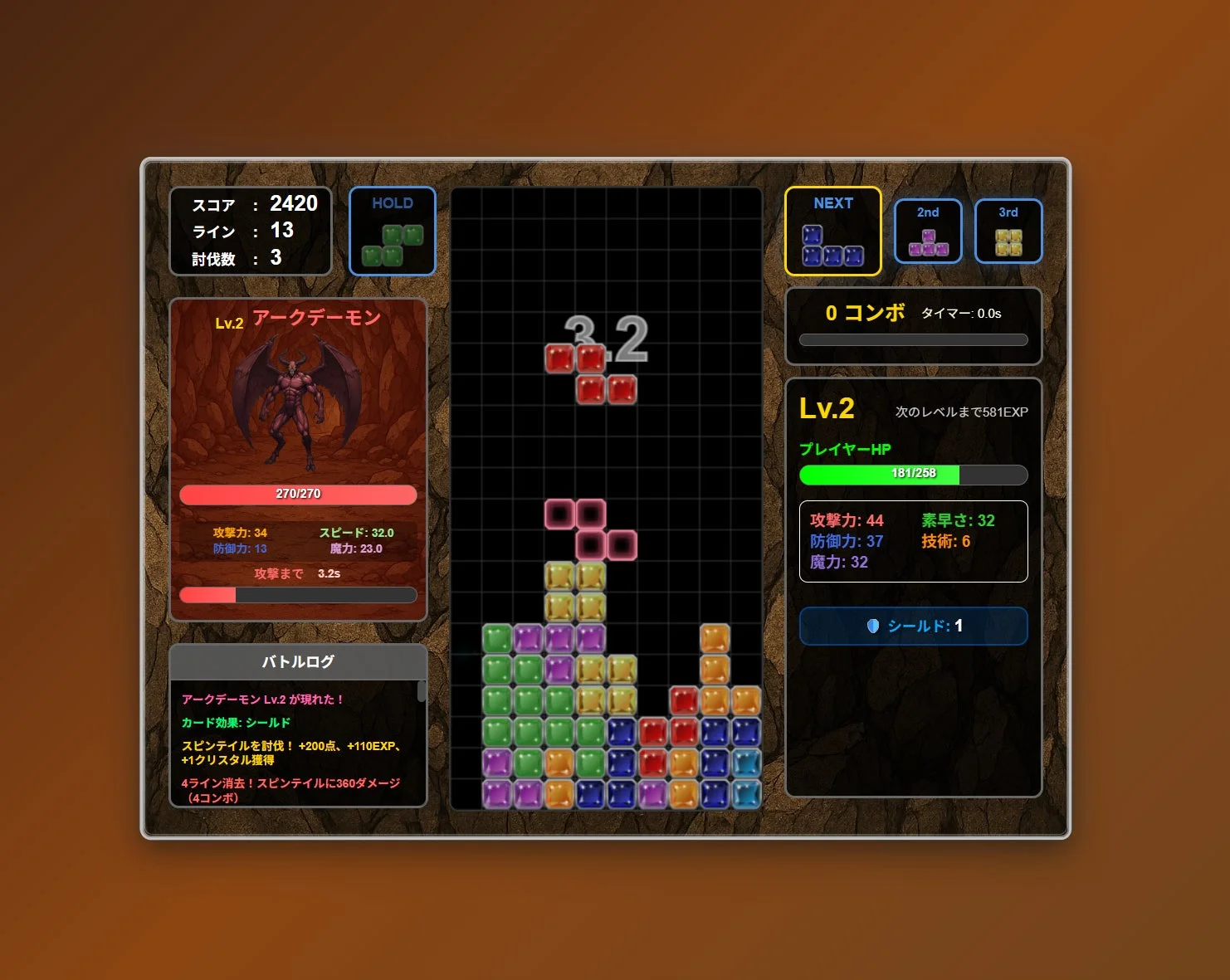This screenshot has width=1230, height=980.
Task: Switch to the NEXT tab
Action: point(832,203)
